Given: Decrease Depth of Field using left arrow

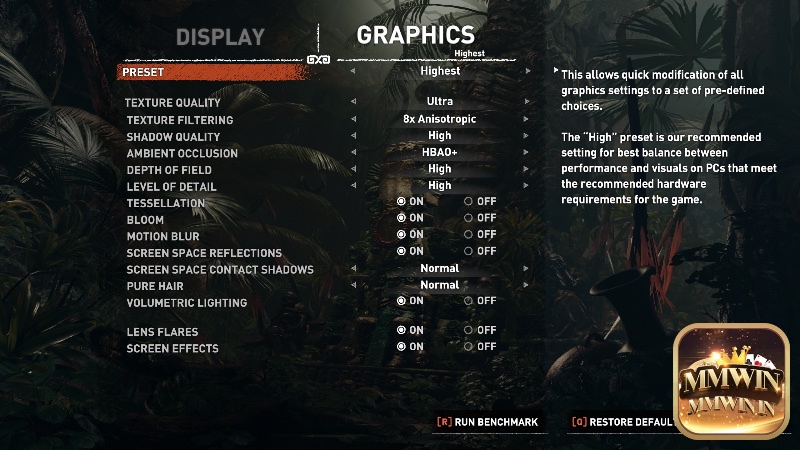Looking at the screenshot, I should [352, 169].
